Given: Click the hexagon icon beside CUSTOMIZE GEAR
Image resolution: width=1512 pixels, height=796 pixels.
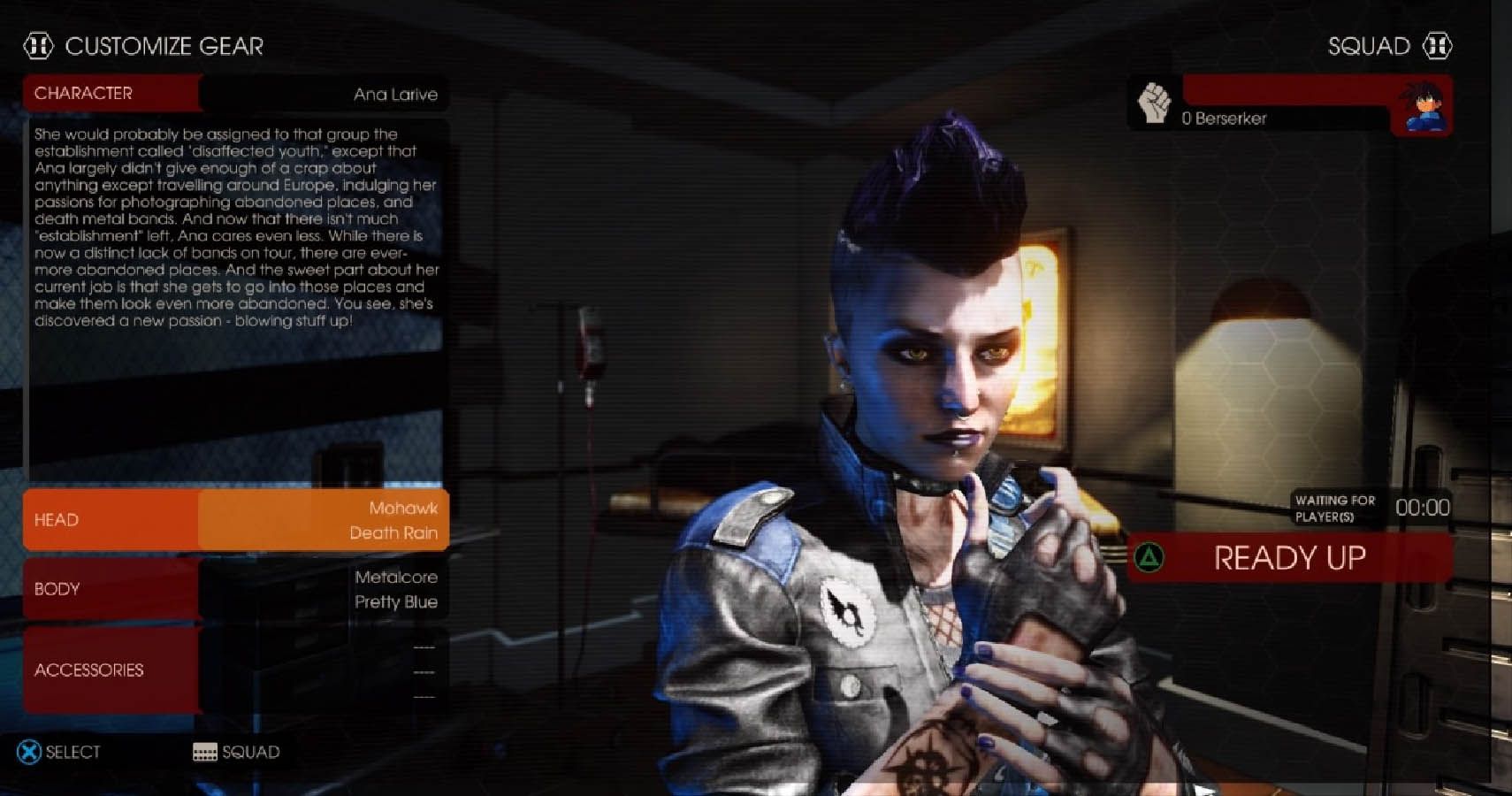Looking at the screenshot, I should (x=40, y=46).
